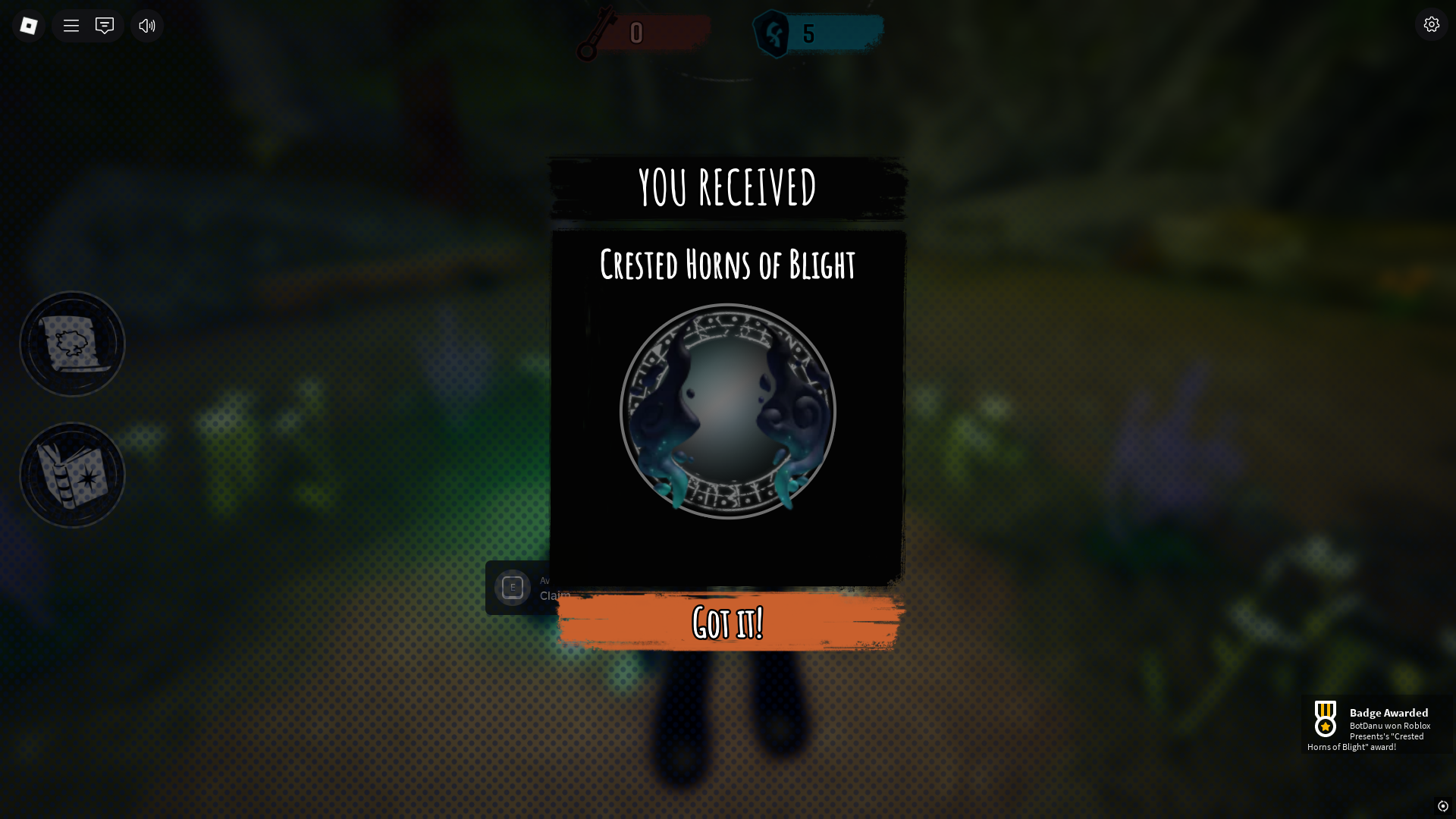The width and height of the screenshot is (1456, 819).
Task: Click the hamburger menu icon
Action: click(x=71, y=25)
